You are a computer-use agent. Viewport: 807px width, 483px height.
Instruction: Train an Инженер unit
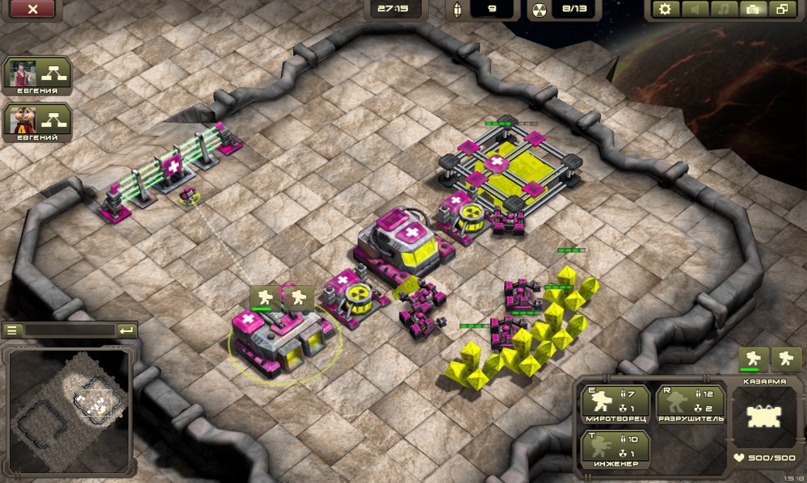pos(616,449)
